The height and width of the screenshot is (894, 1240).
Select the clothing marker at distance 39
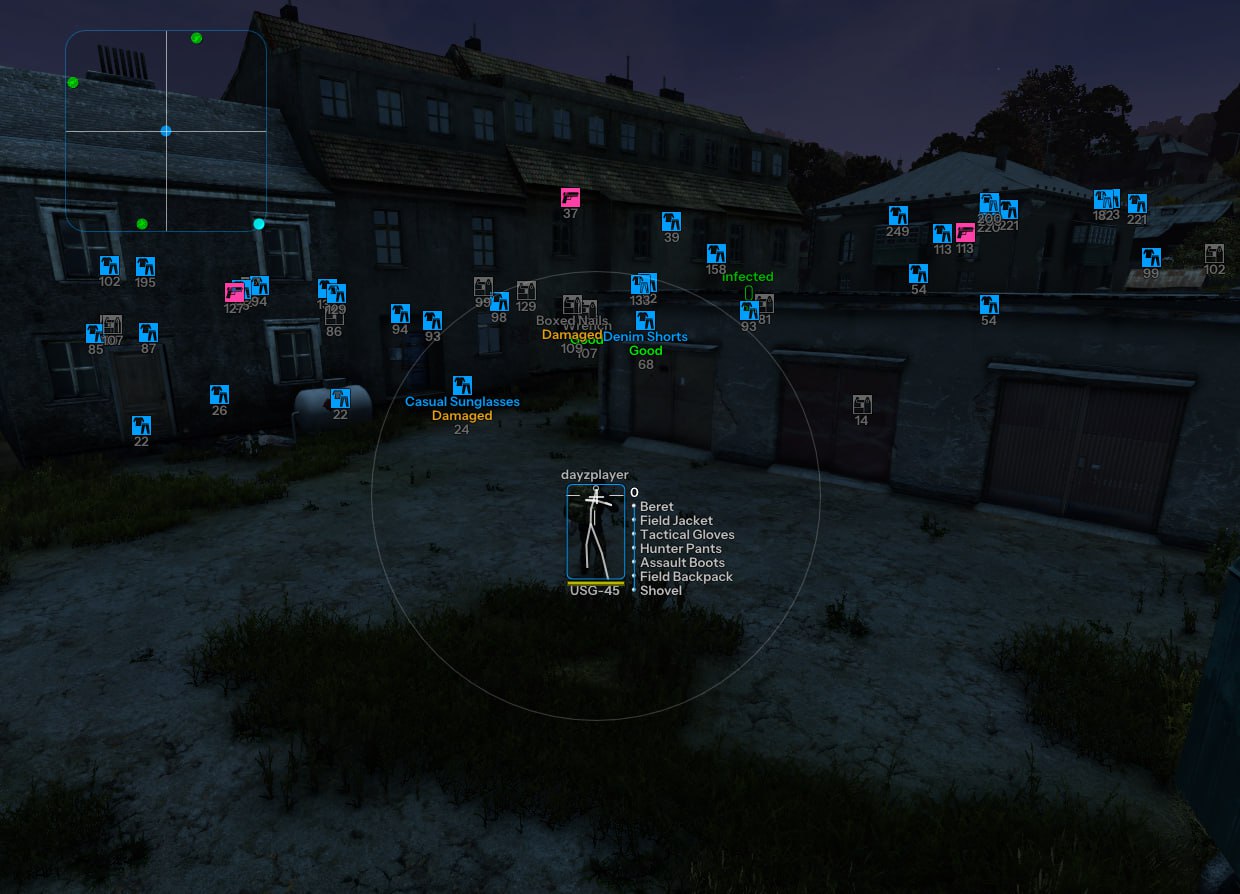pos(671,221)
